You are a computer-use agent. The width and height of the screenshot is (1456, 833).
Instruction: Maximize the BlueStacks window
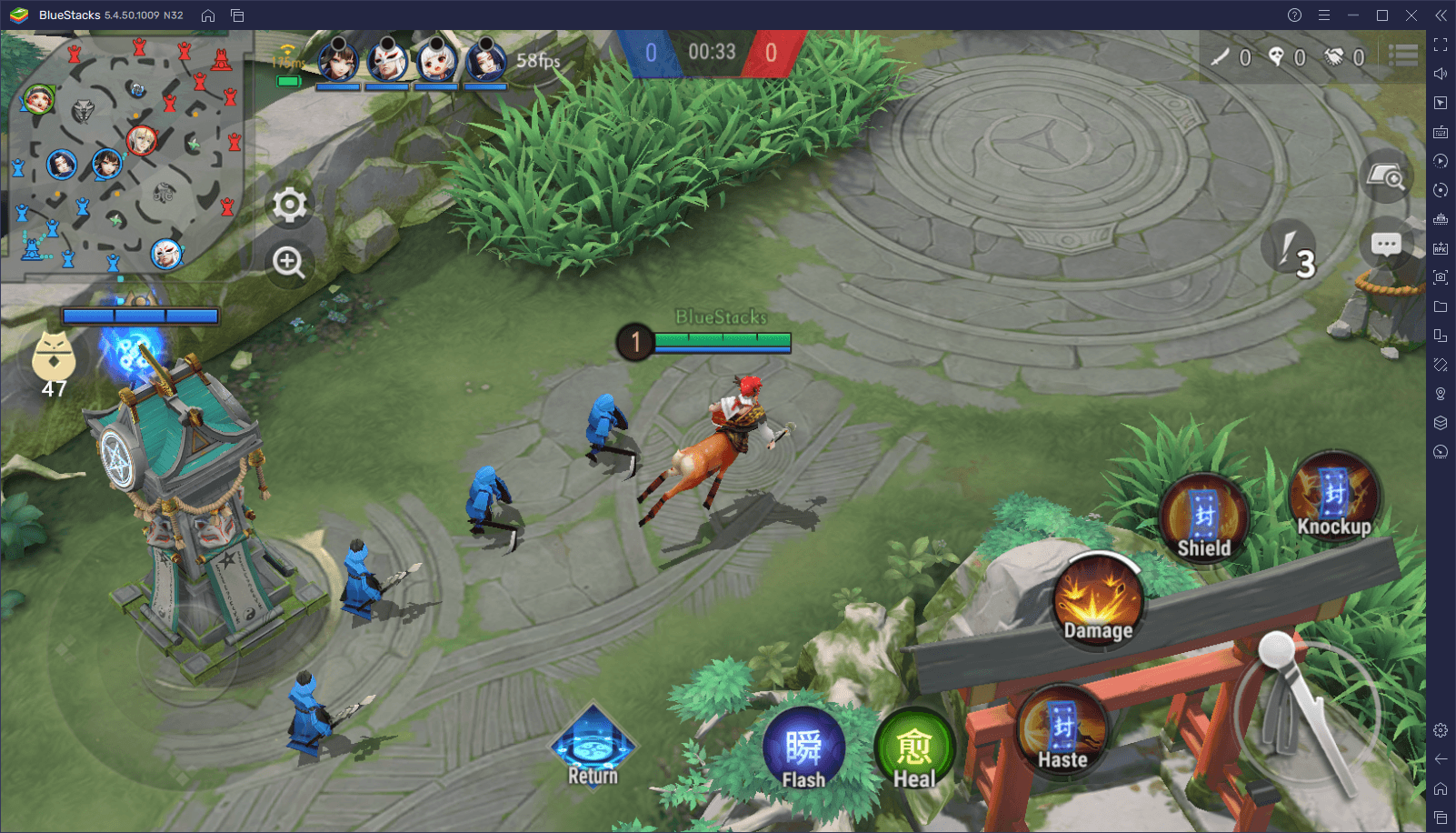pyautogui.click(x=1382, y=15)
